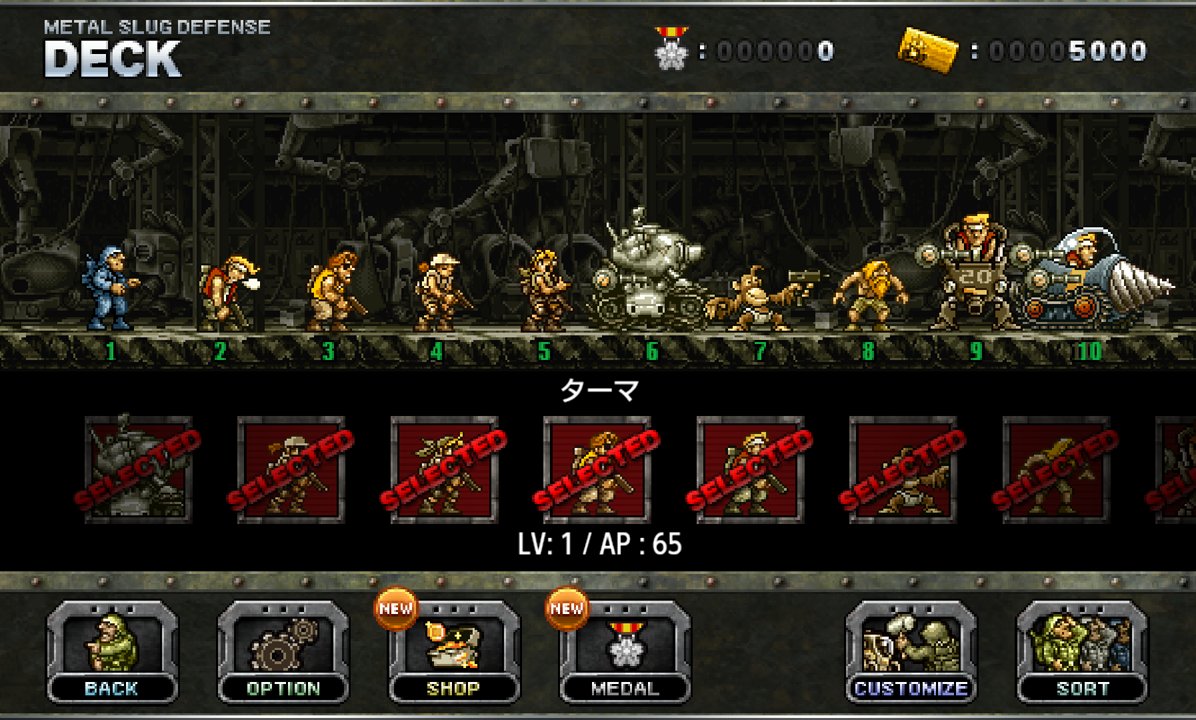The width and height of the screenshot is (1196, 720).
Task: Open the SHOP
Action: 454,652
